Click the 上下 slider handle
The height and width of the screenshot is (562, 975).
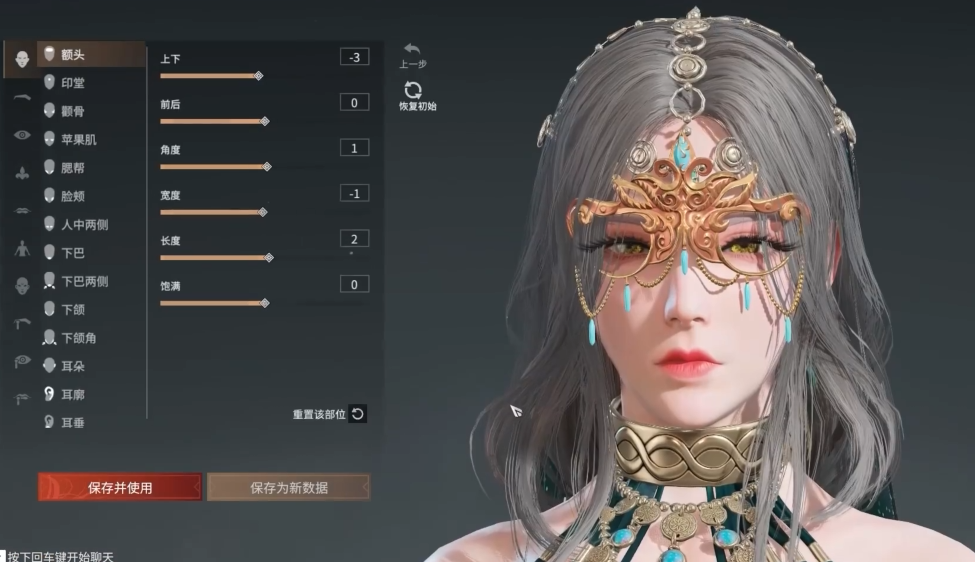pyautogui.click(x=258, y=76)
